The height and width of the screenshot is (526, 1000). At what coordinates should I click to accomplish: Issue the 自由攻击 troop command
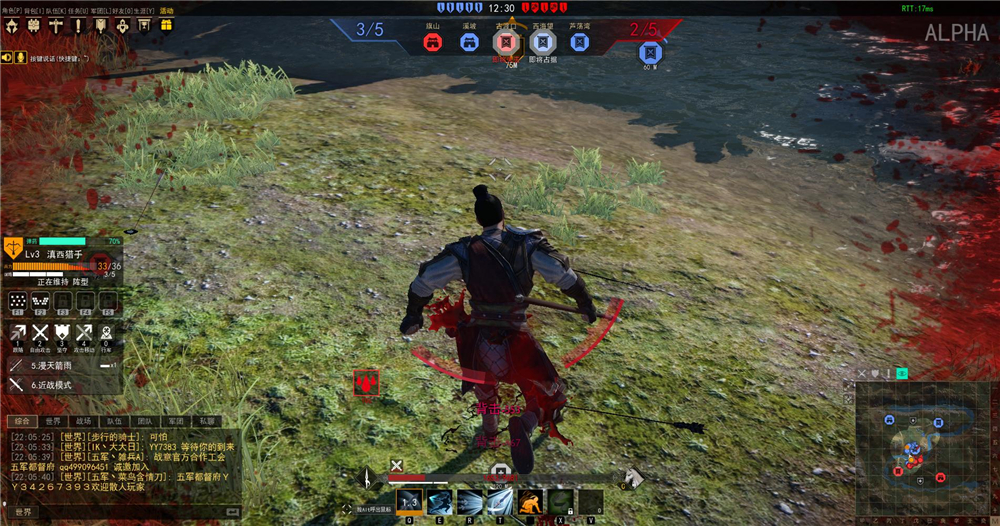click(x=40, y=334)
